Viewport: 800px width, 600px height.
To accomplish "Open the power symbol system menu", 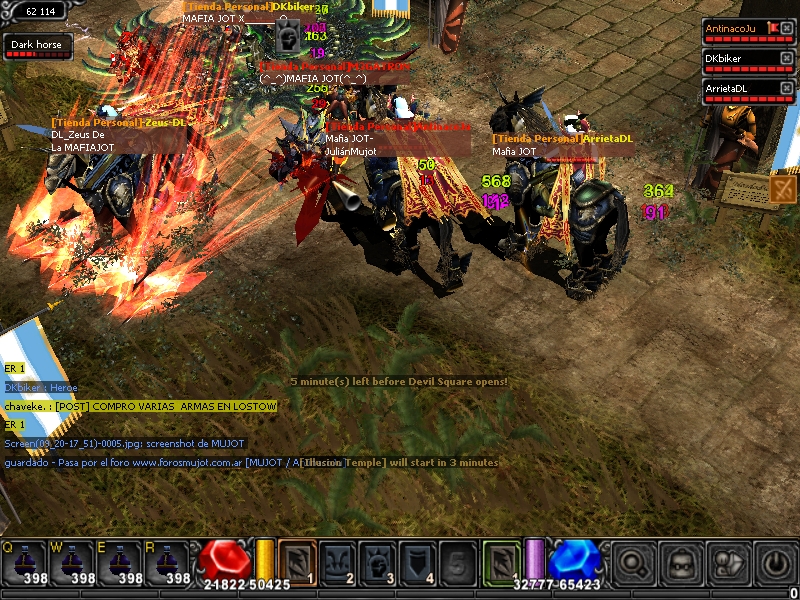I will [x=776, y=563].
